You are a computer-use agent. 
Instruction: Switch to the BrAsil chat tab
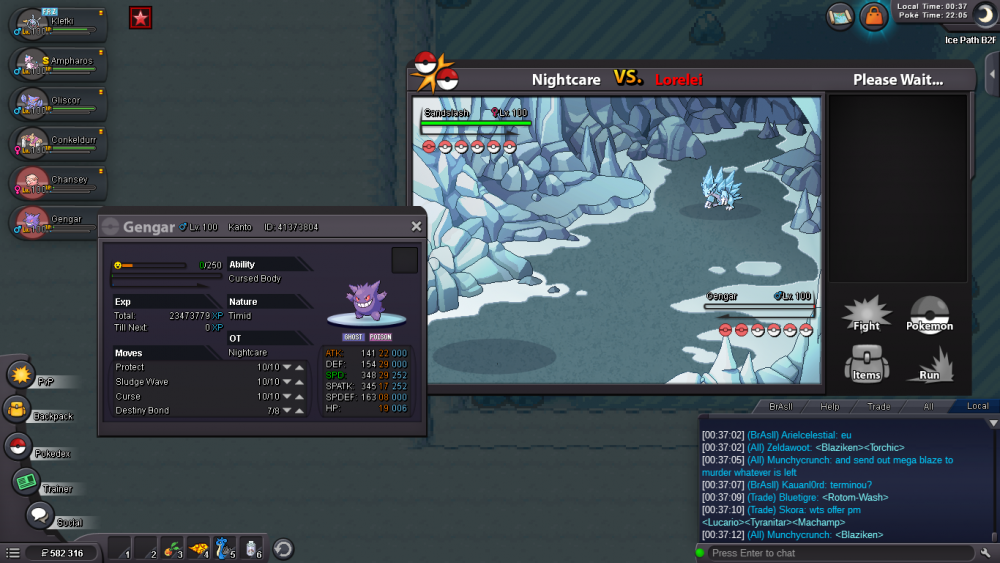pos(780,406)
